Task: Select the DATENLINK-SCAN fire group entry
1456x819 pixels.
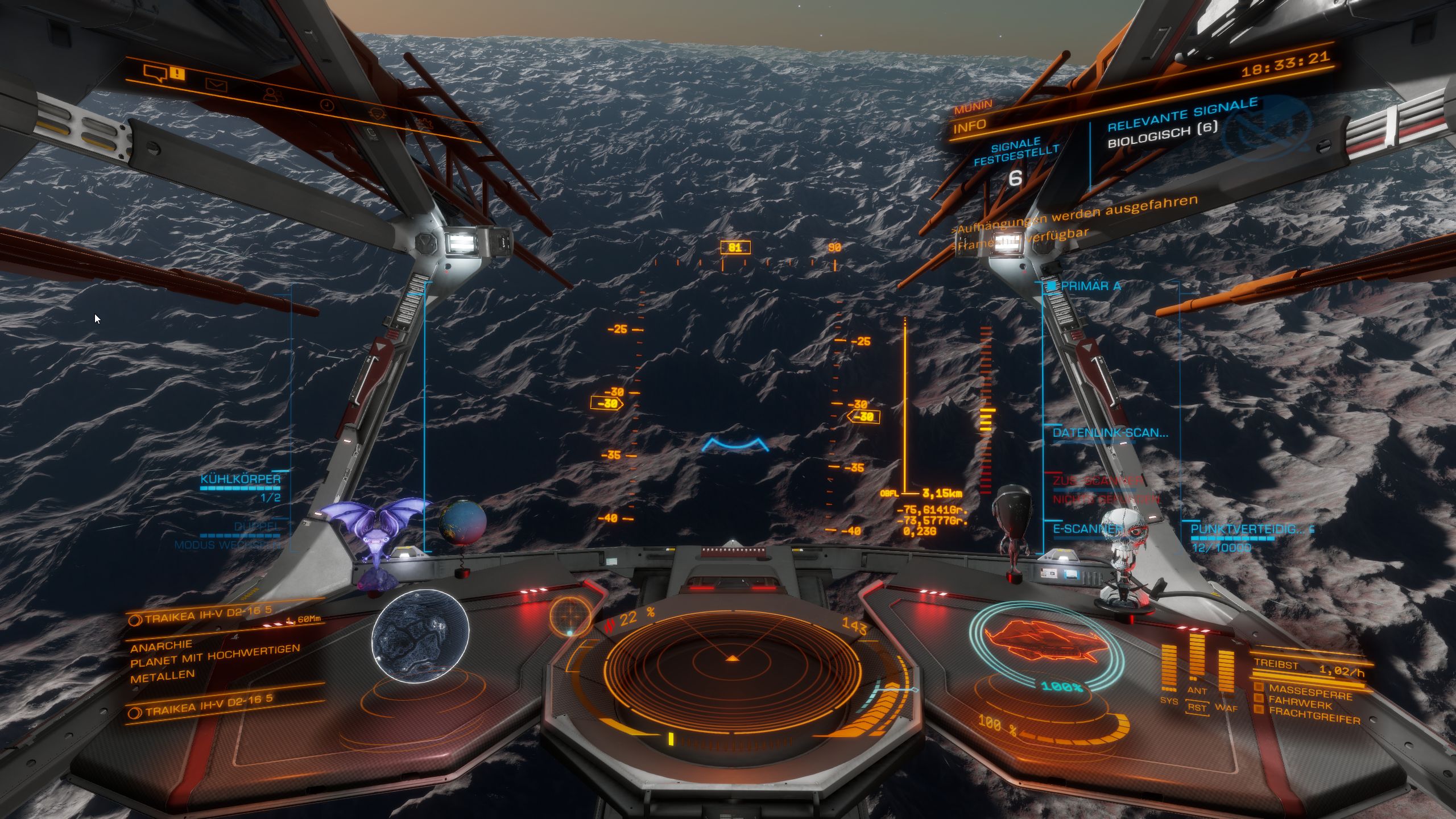Action: [1110, 433]
